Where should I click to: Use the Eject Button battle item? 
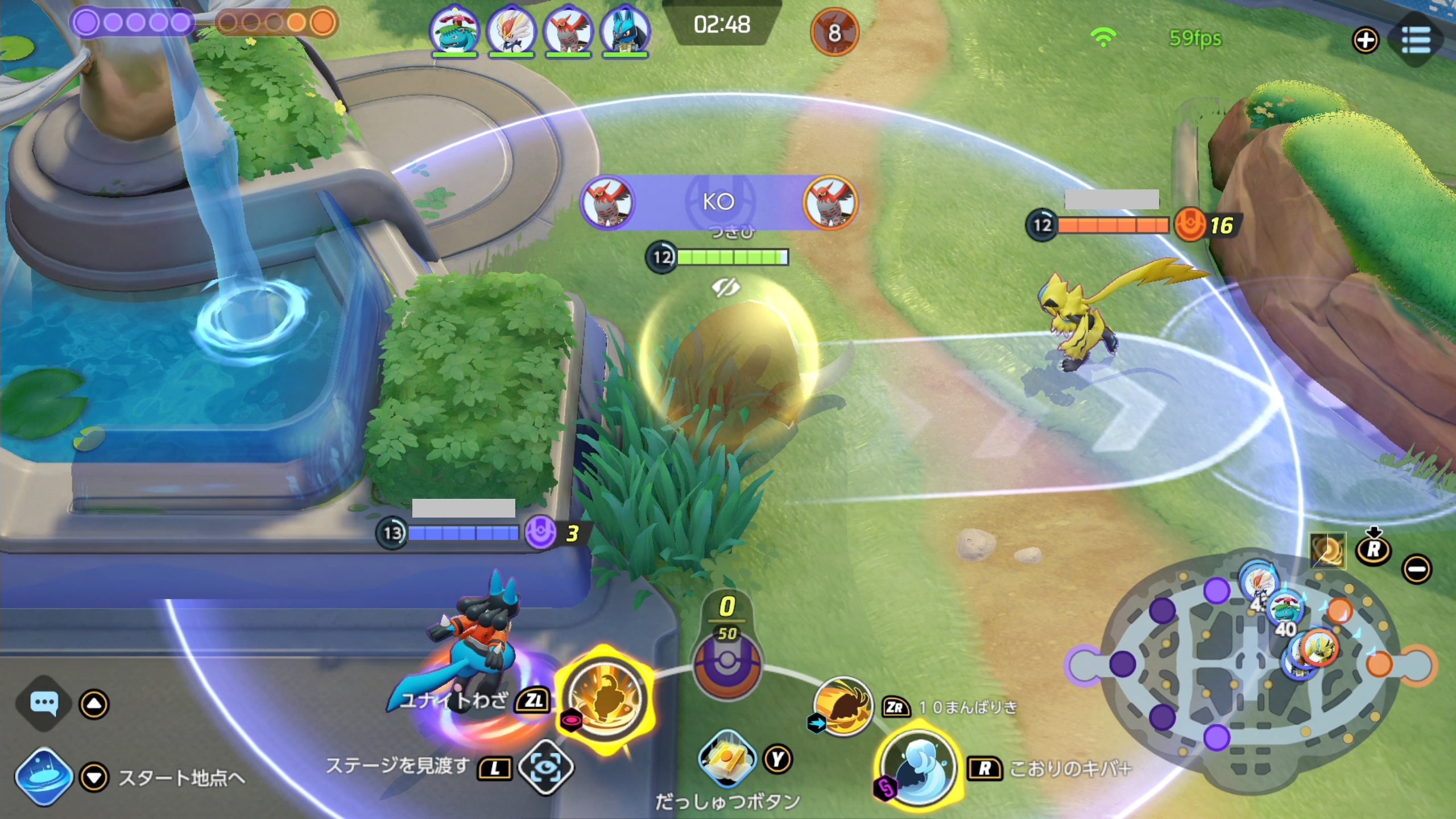click(x=727, y=759)
